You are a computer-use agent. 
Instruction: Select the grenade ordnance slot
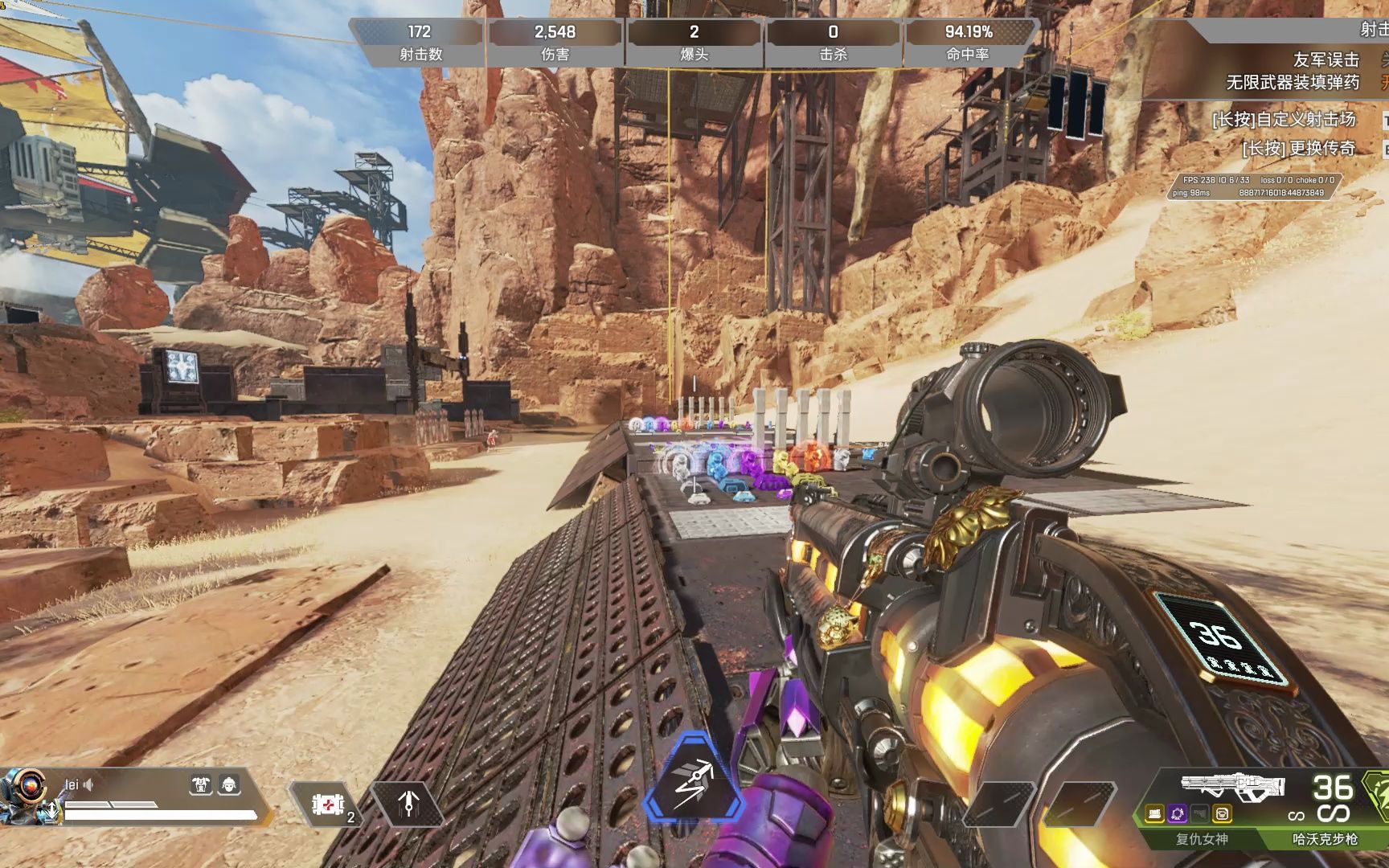(409, 803)
